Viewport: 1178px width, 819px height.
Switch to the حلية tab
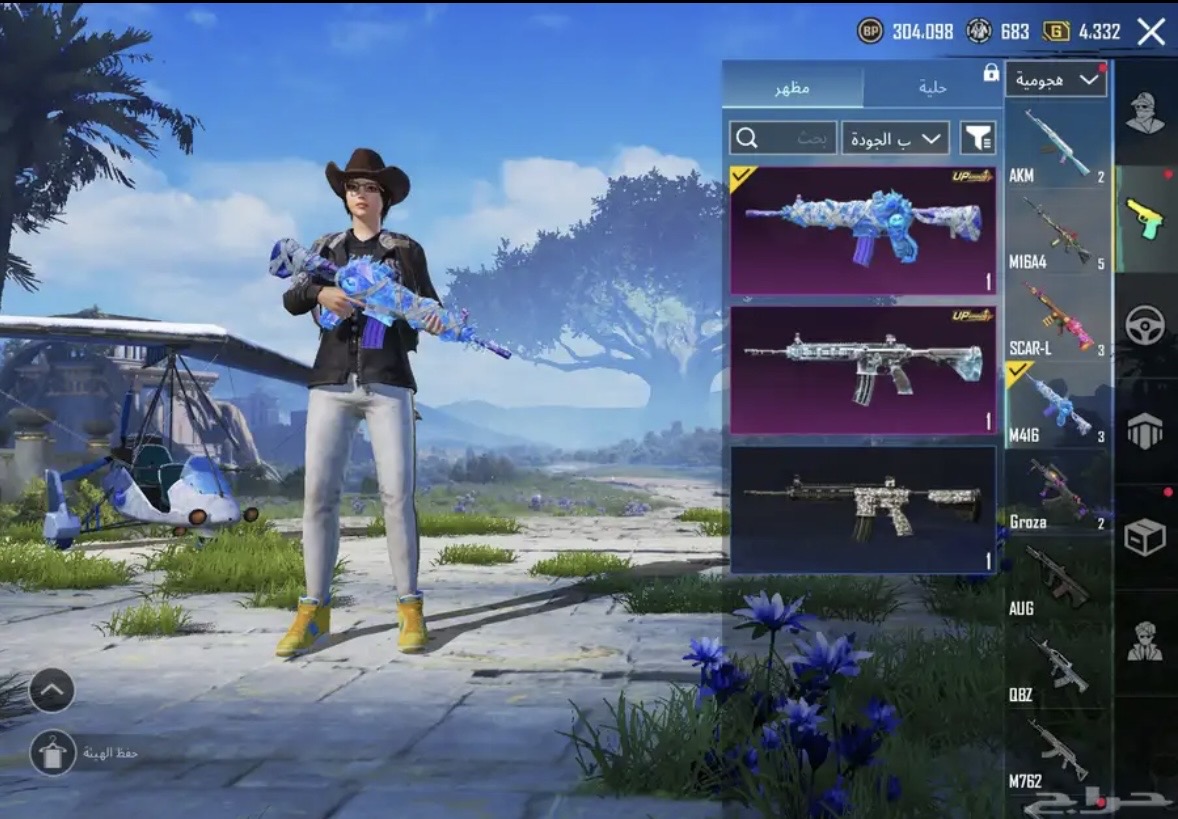click(932, 88)
